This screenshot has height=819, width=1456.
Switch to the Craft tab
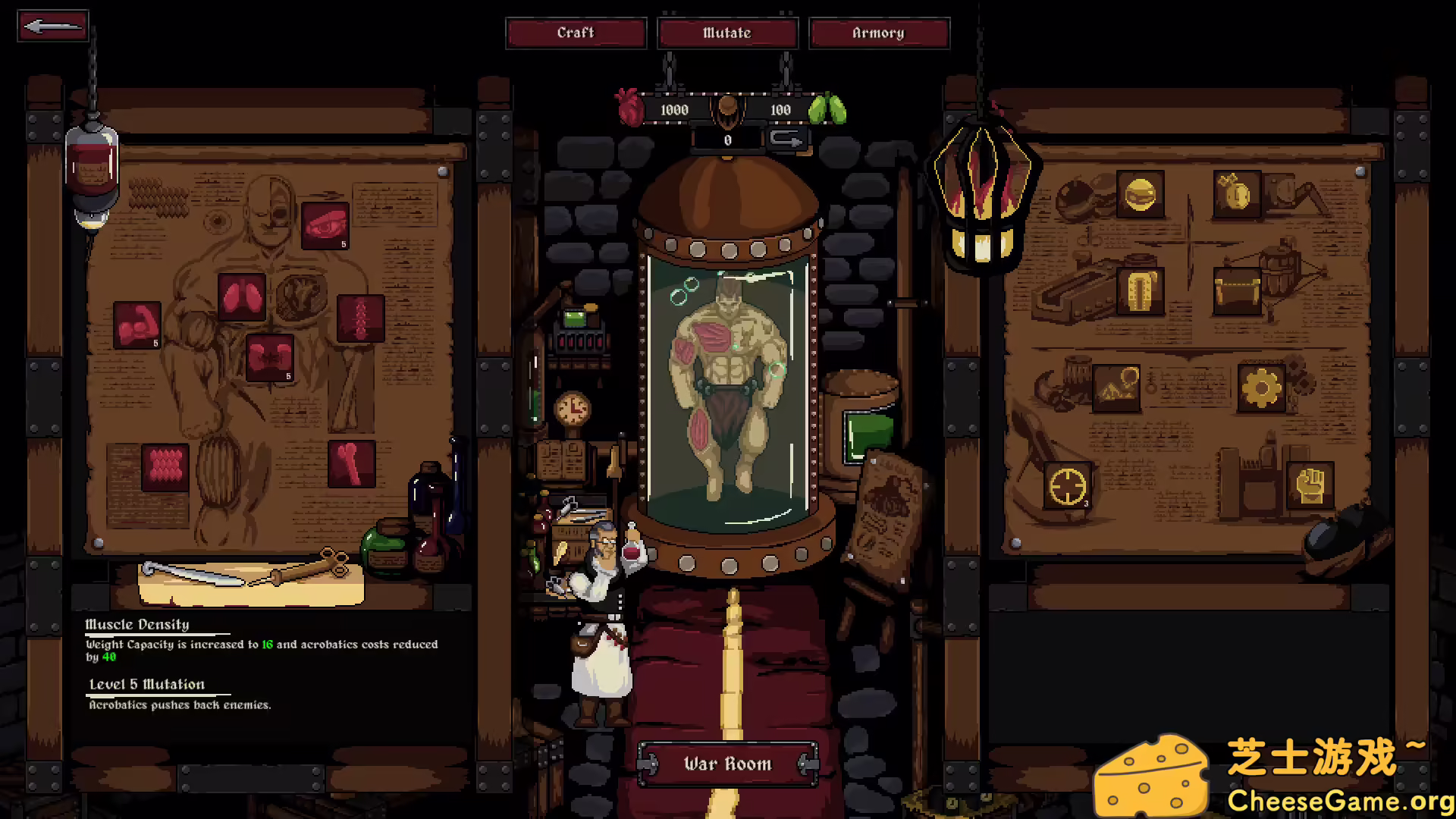pyautogui.click(x=576, y=33)
